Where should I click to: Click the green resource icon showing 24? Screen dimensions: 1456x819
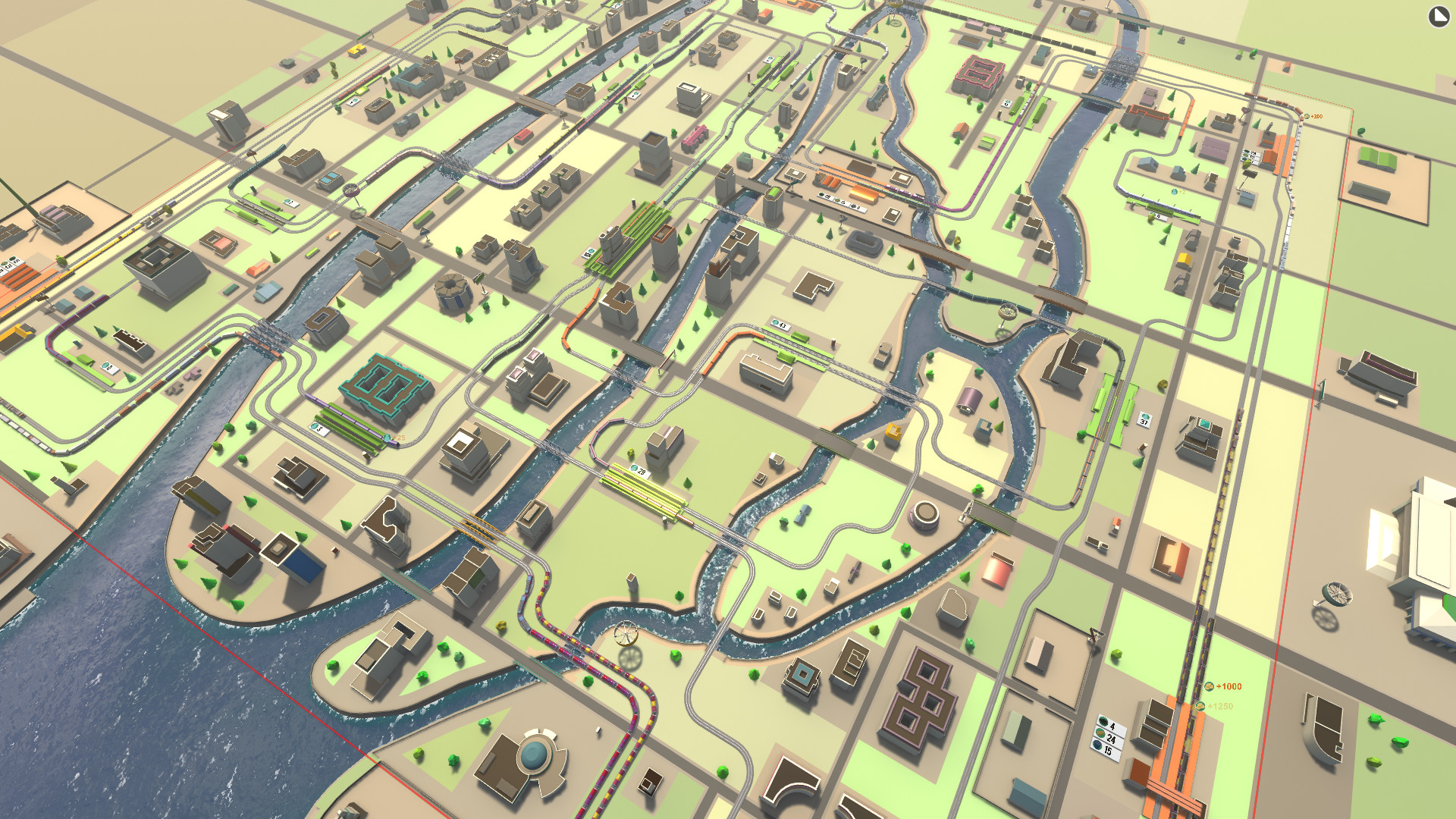coord(1100,734)
